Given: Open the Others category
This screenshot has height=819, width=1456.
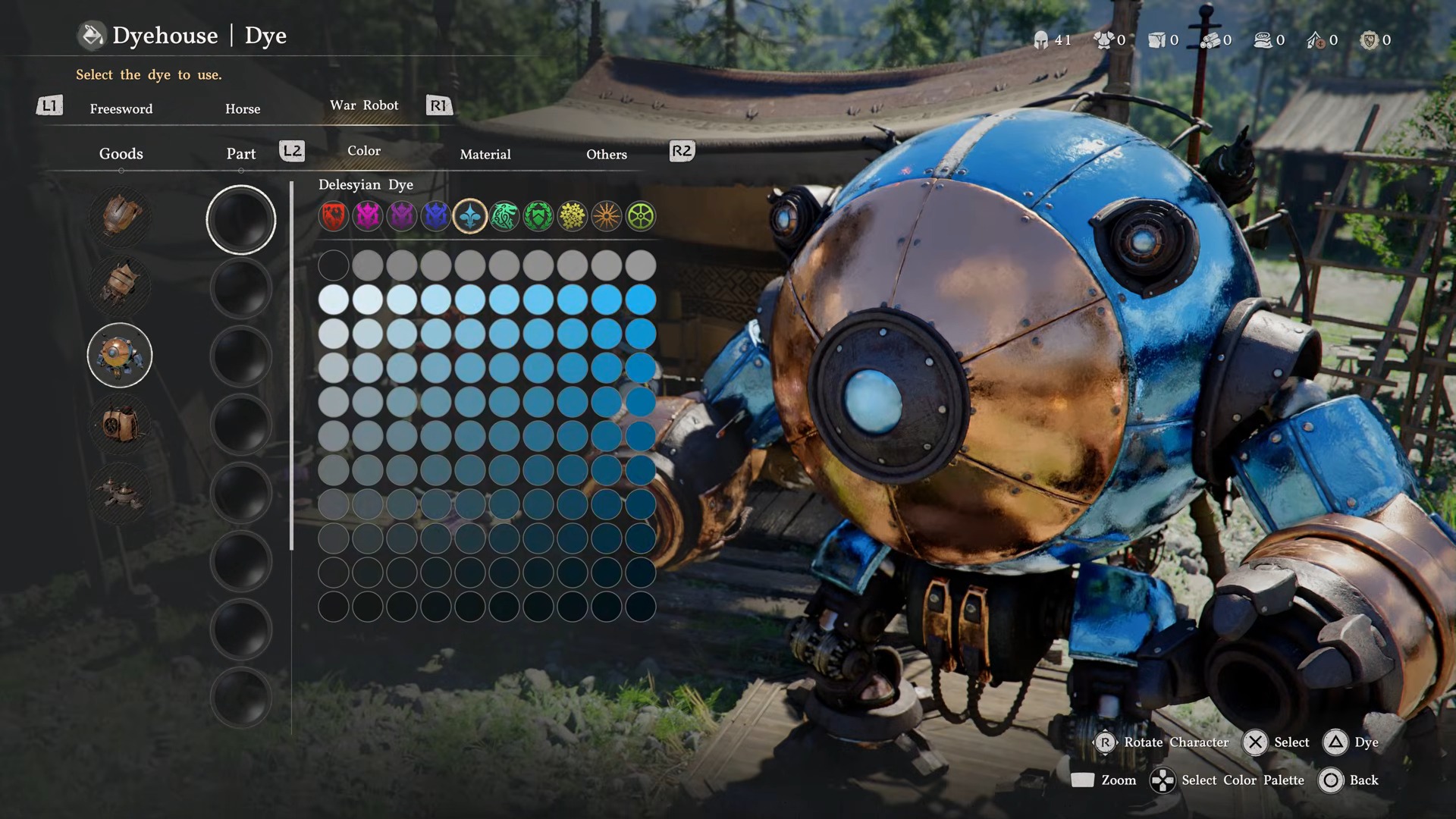Looking at the screenshot, I should point(606,154).
